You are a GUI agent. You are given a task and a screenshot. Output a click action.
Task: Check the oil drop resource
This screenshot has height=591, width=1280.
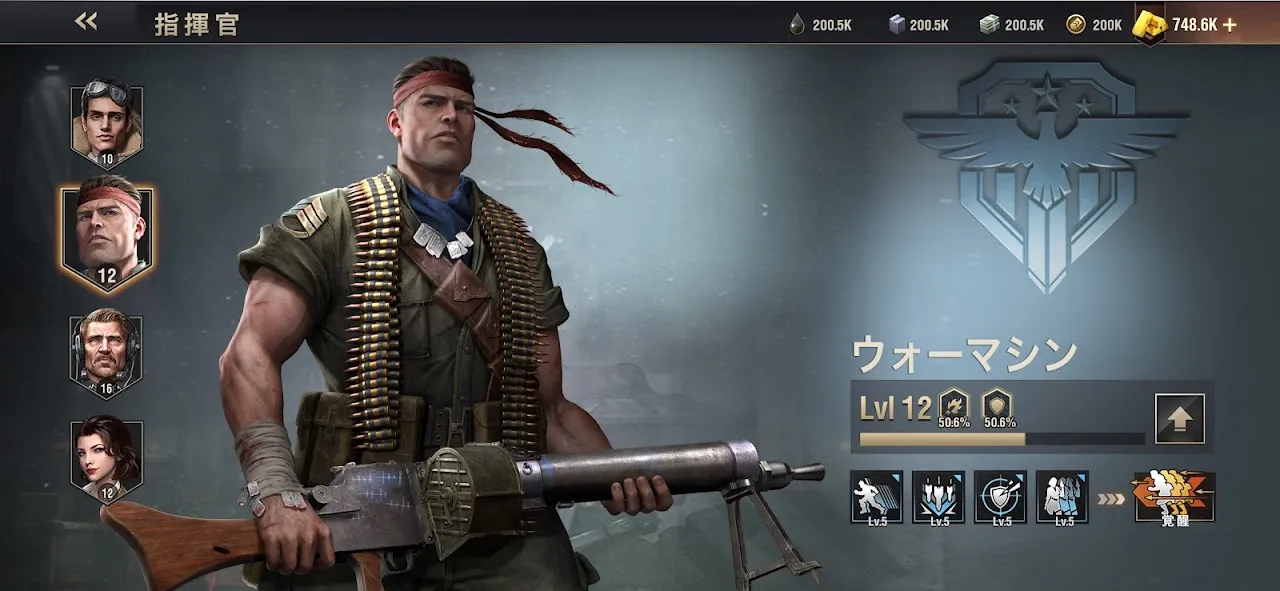click(x=820, y=25)
